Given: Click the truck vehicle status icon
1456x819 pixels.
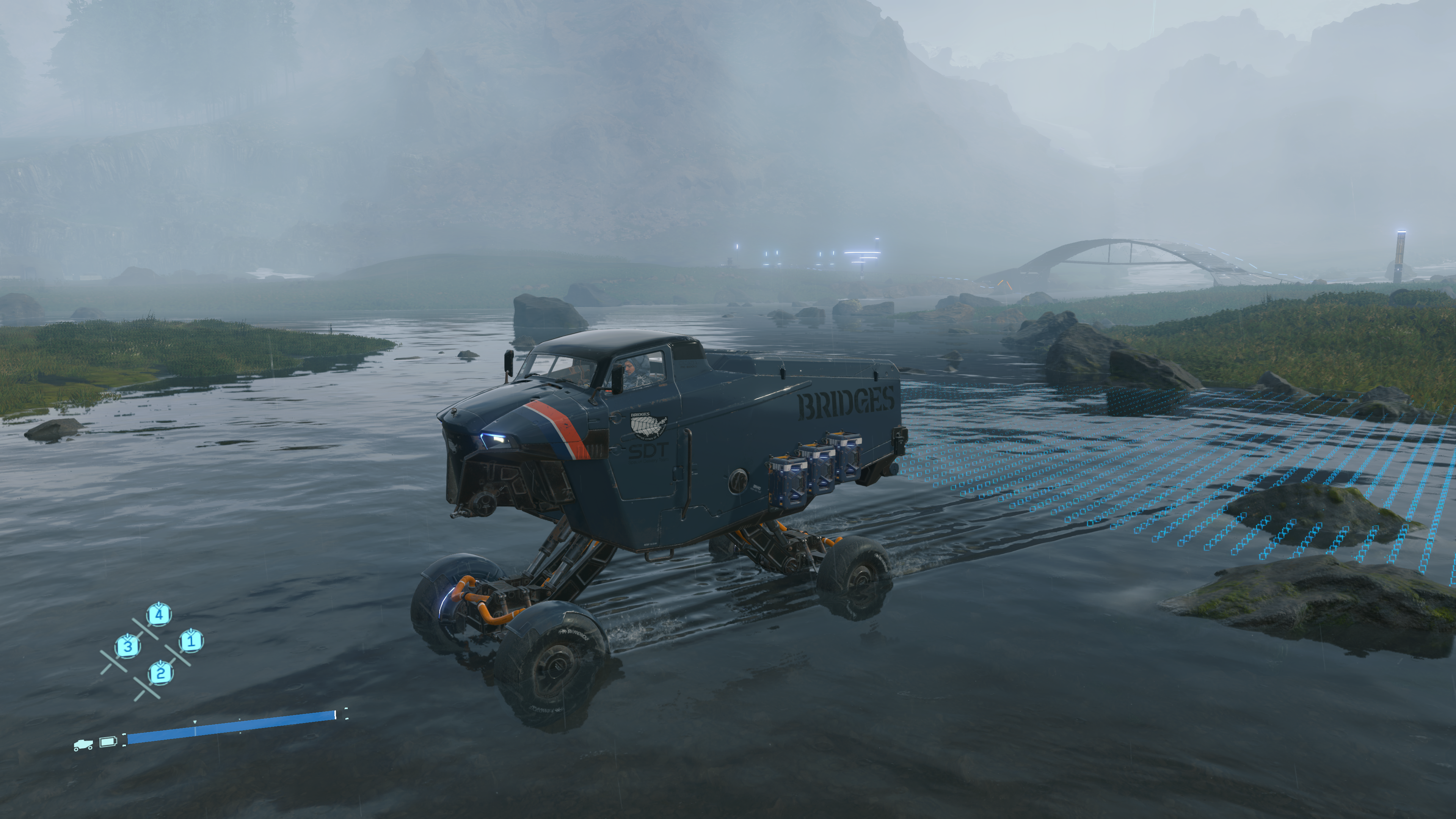Looking at the screenshot, I should (x=83, y=745).
